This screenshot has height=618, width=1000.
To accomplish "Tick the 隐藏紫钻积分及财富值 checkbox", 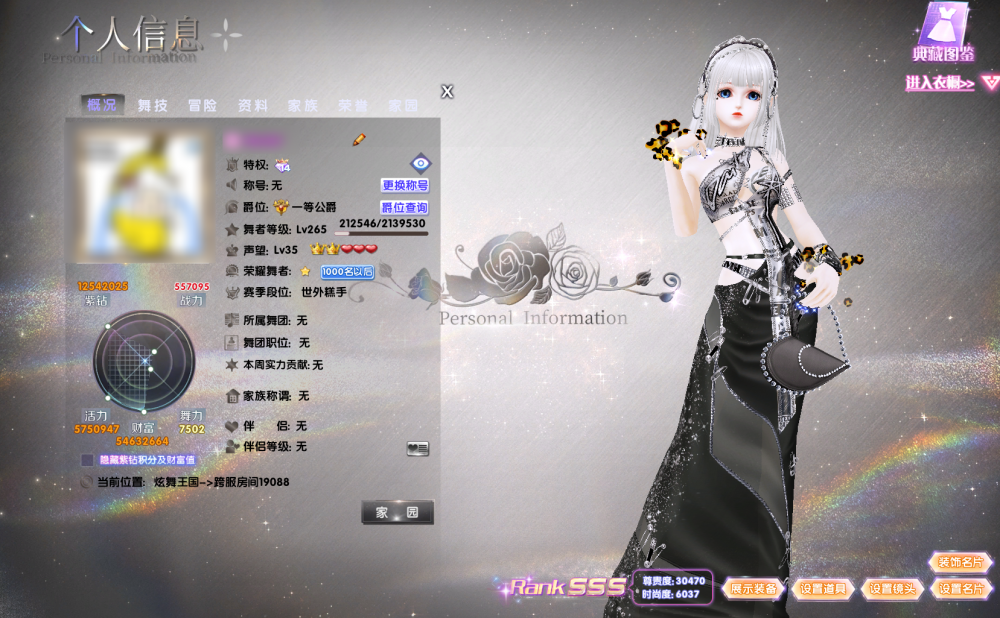I will click(87, 460).
